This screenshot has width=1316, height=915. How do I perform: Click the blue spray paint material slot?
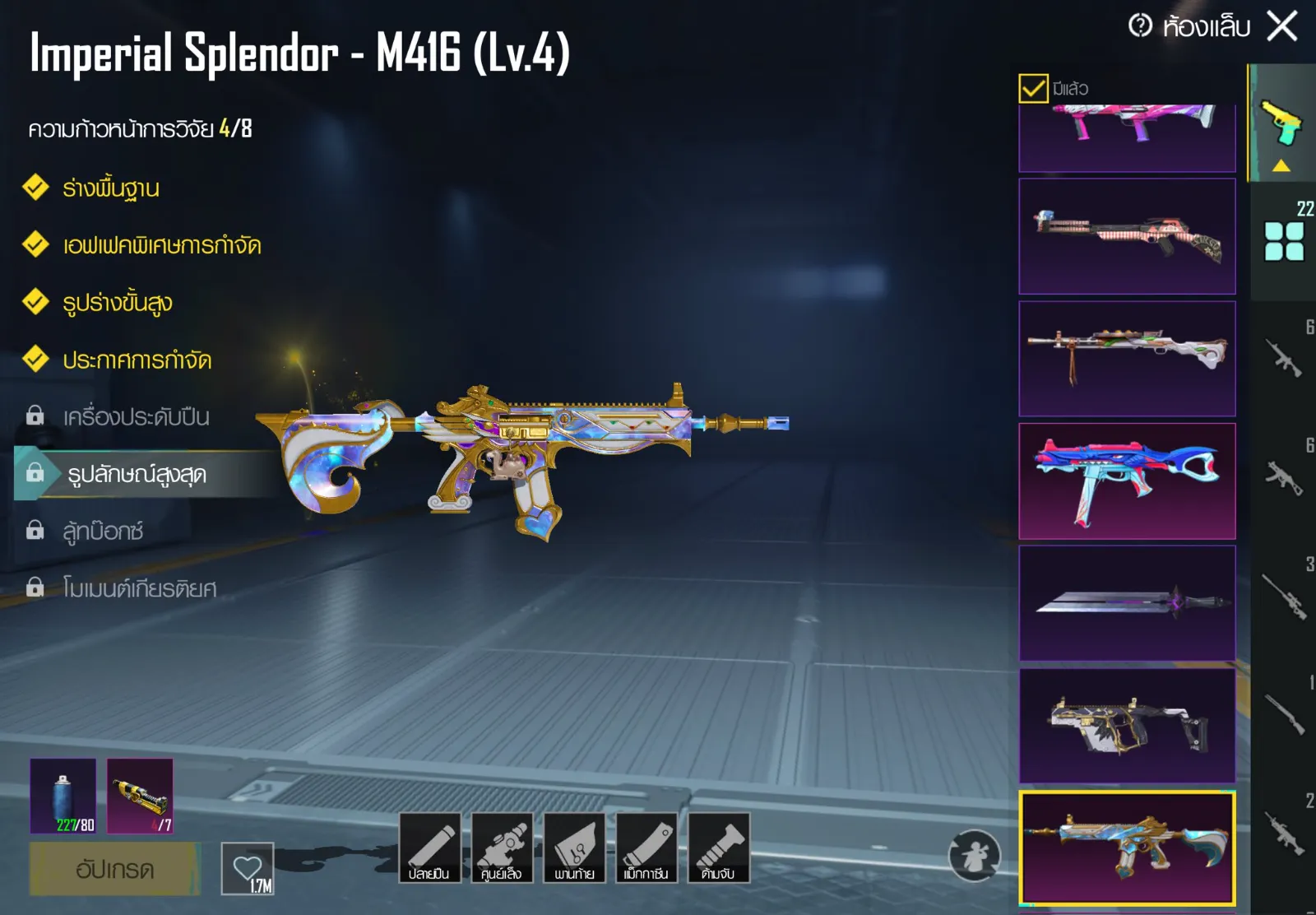[63, 797]
